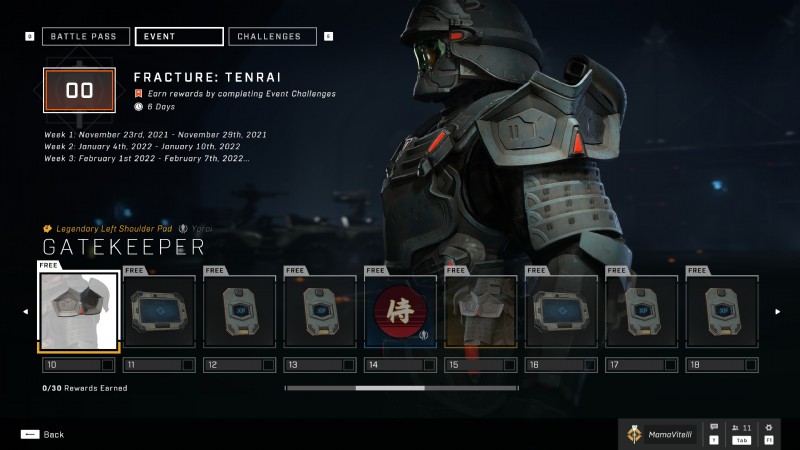This screenshot has height=450, width=800.
Task: Go back to the previous screen
Action: coord(42,434)
